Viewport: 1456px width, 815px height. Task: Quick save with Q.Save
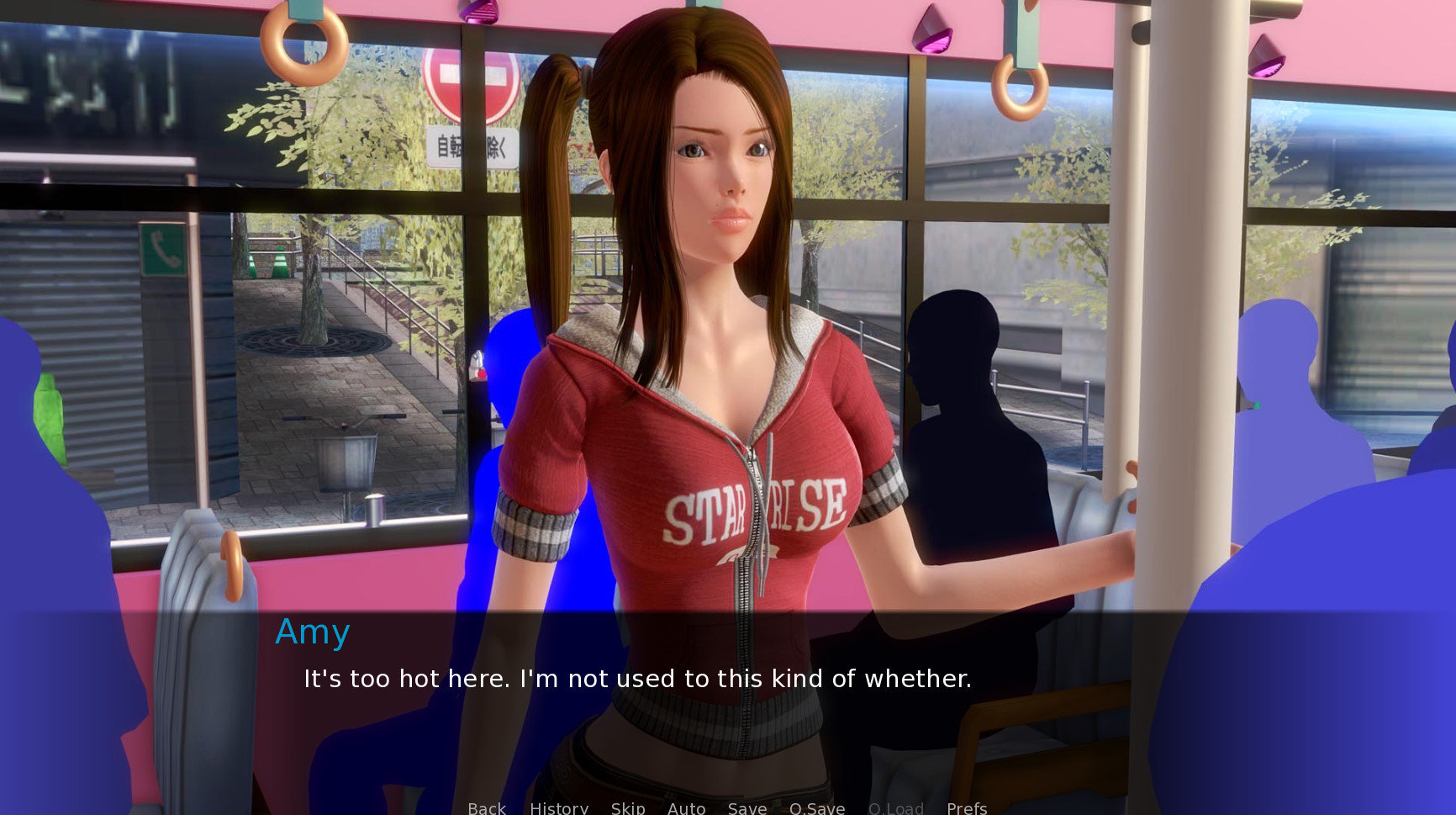point(817,807)
